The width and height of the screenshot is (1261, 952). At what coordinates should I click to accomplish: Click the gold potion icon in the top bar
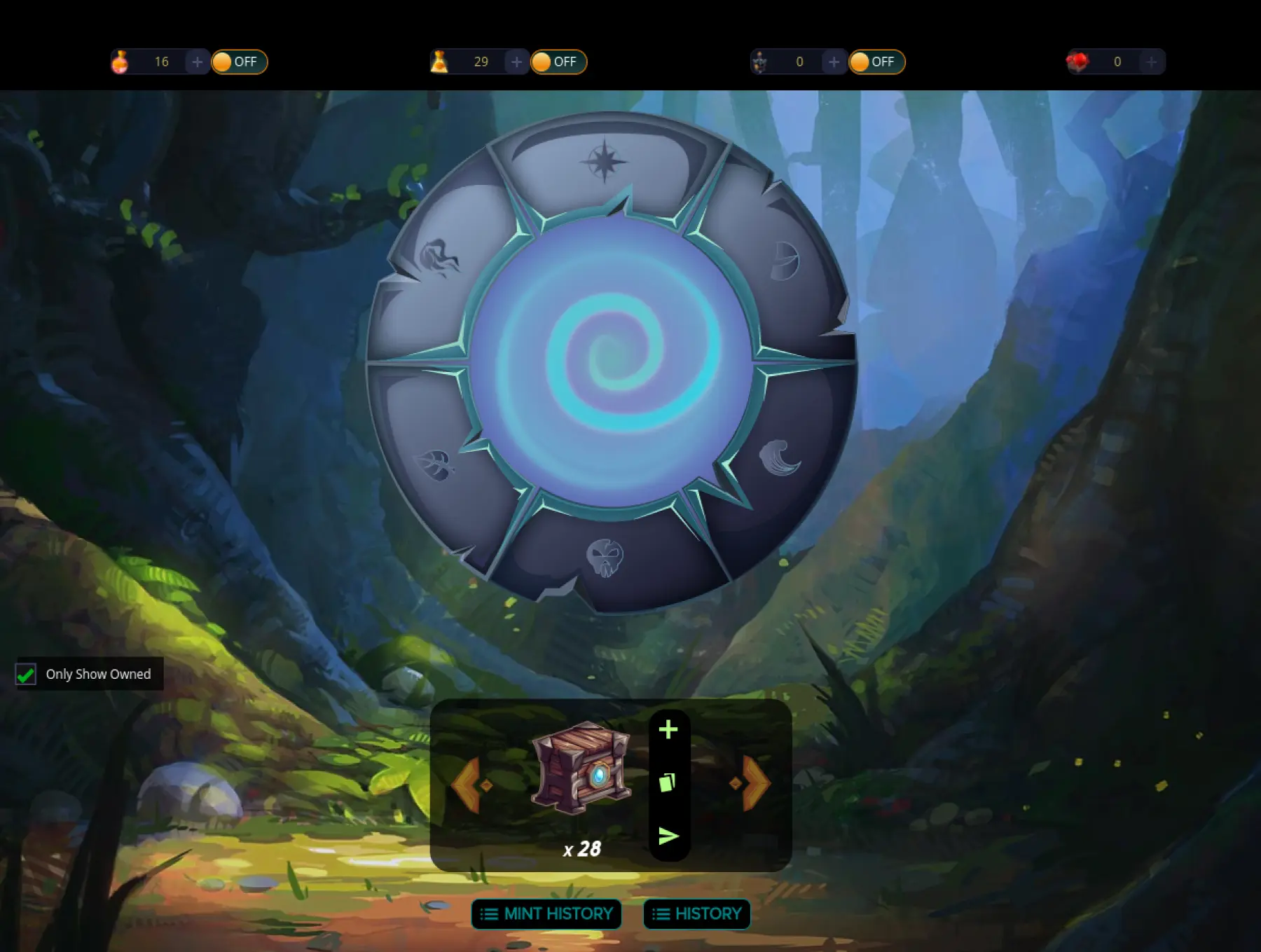439,62
